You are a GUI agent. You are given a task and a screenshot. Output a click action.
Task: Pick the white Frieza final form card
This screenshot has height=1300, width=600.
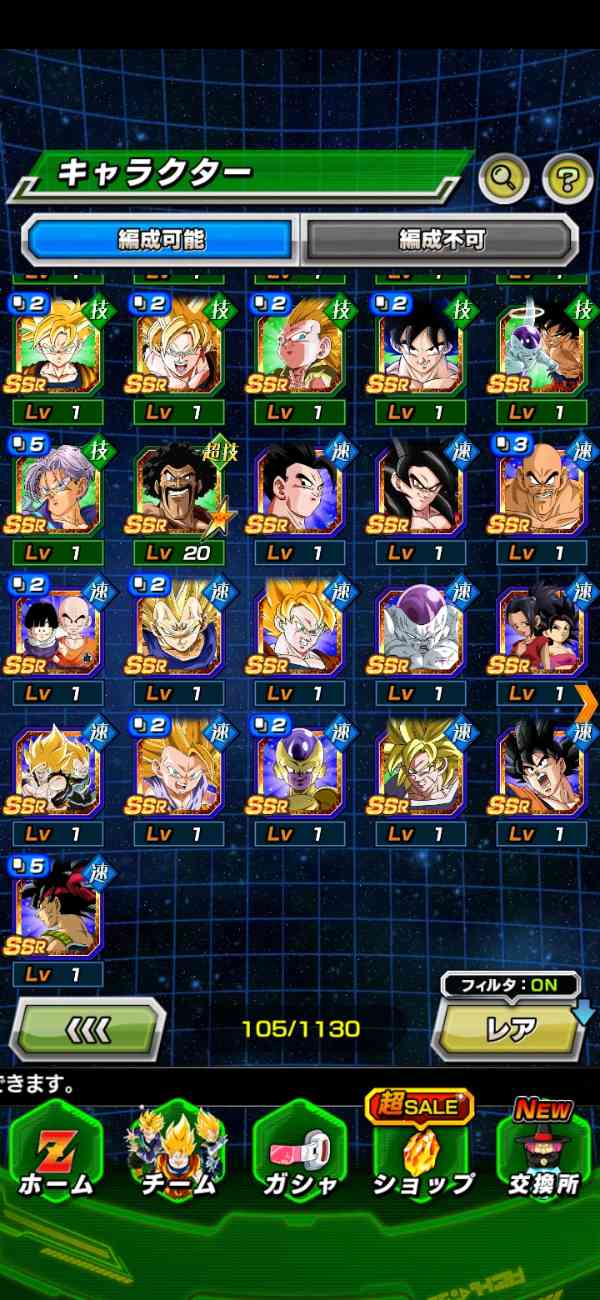pos(421,631)
